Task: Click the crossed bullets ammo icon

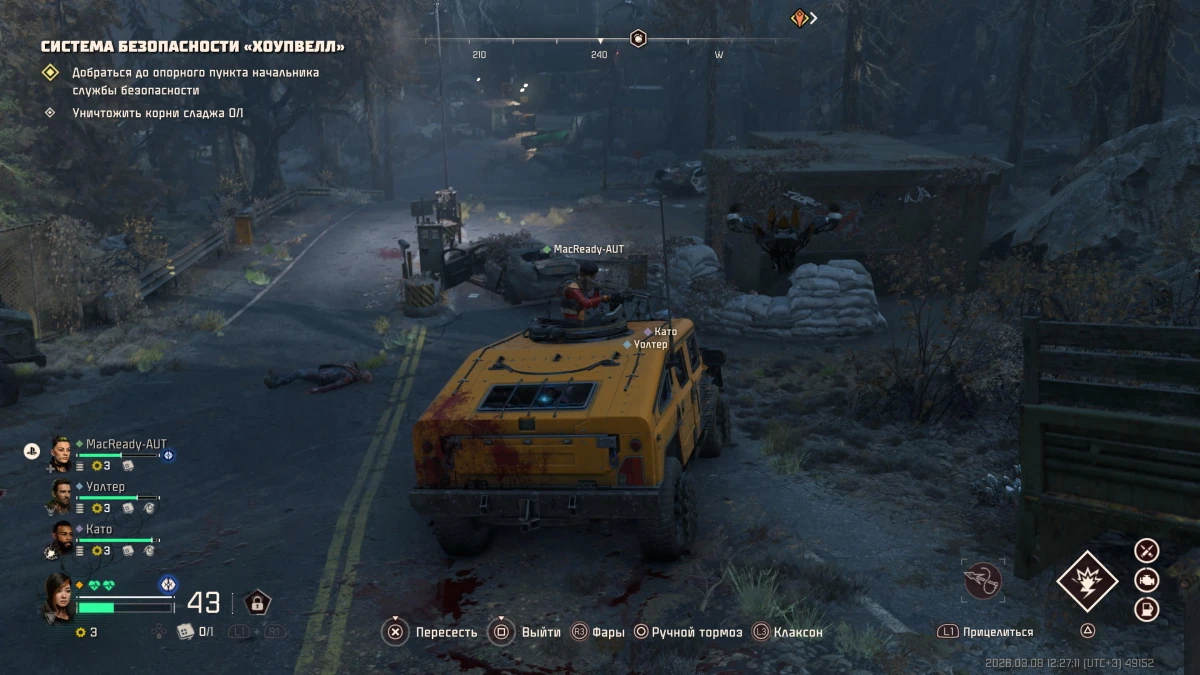Action: click(1146, 549)
